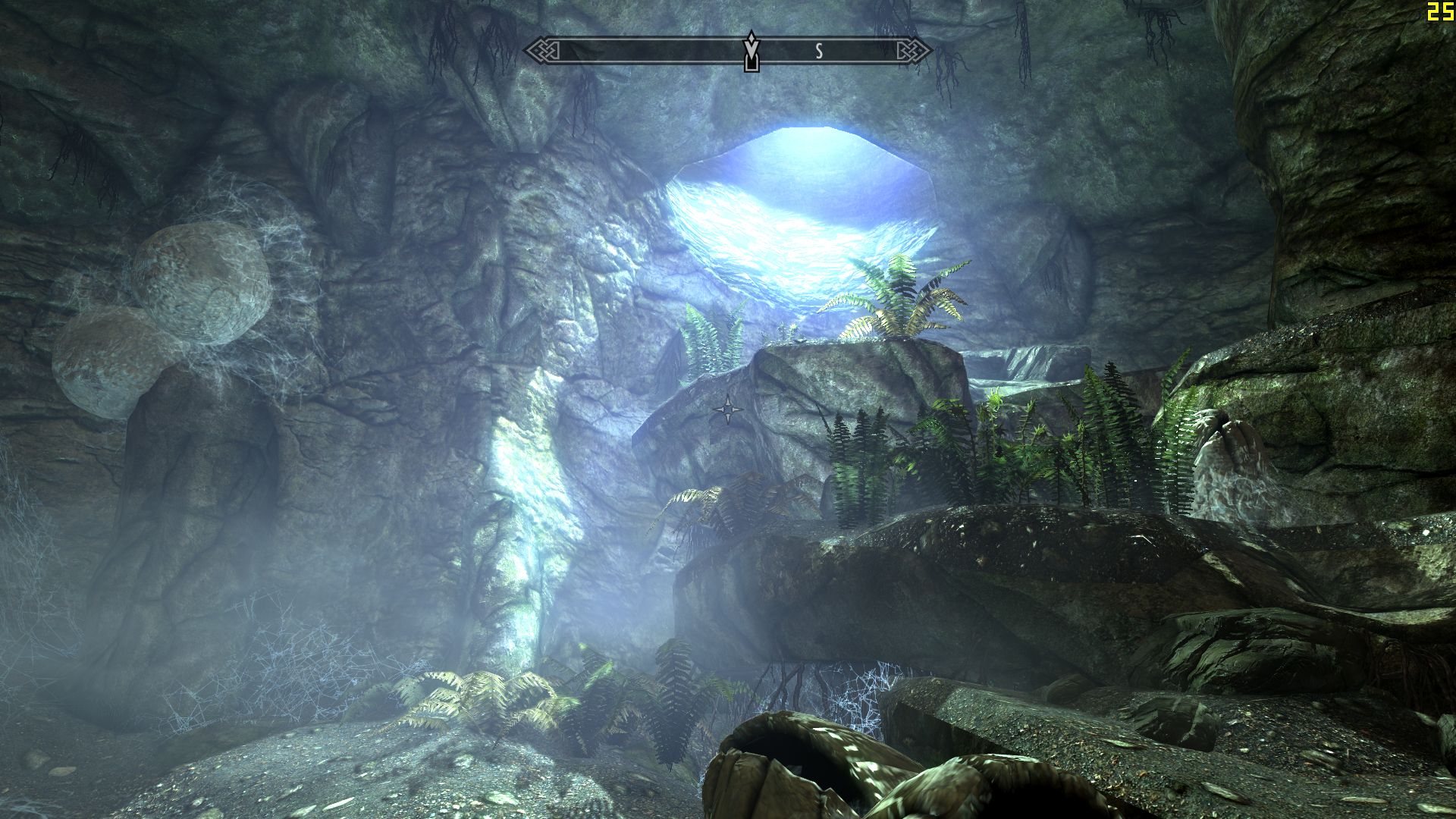This screenshot has width=1456, height=819.
Task: Click the quest marker on the compass
Action: click(751, 52)
